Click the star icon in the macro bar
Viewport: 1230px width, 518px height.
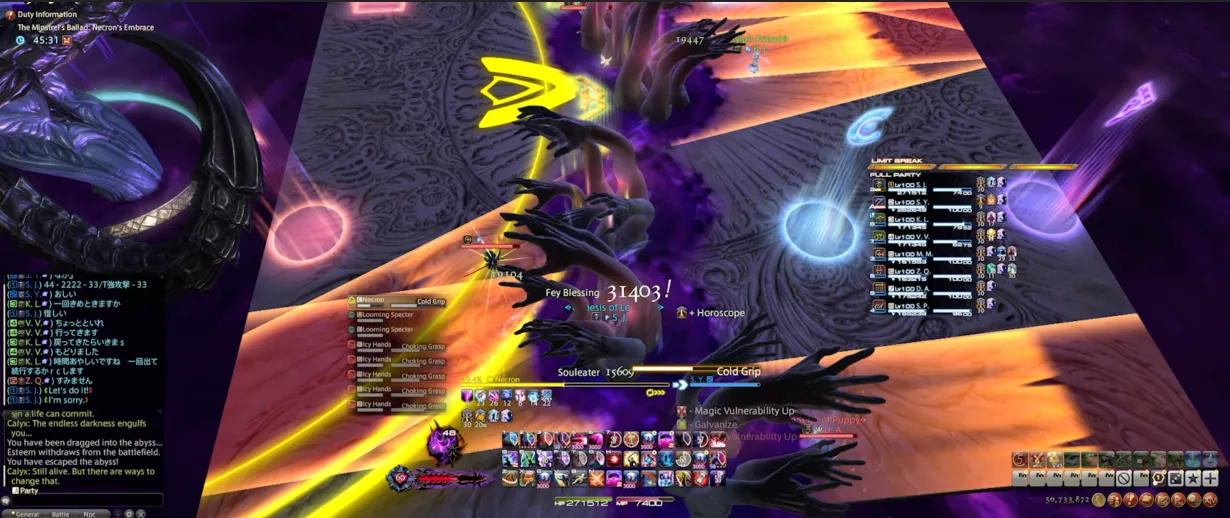click(x=1194, y=478)
